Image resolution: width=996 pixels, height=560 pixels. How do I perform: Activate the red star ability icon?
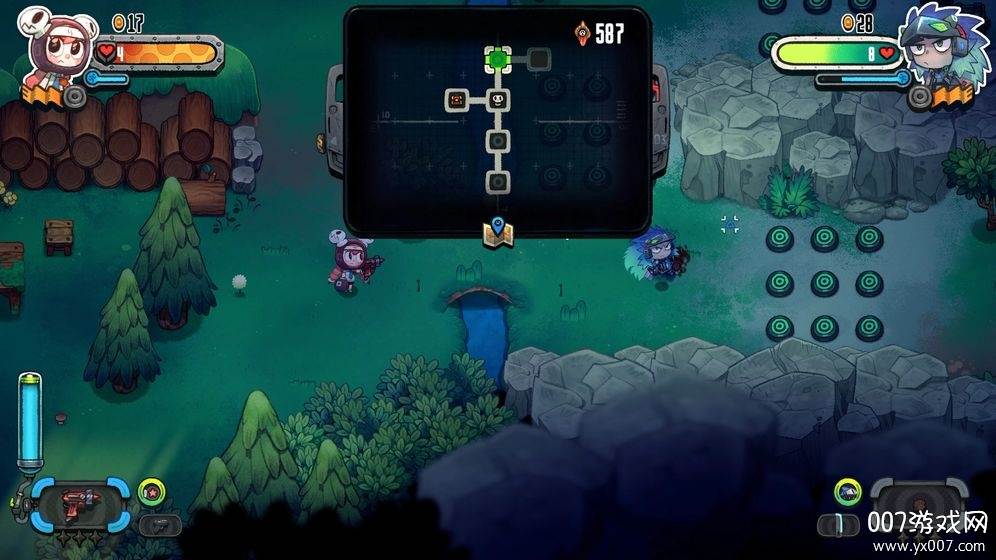pyautogui.click(x=151, y=490)
